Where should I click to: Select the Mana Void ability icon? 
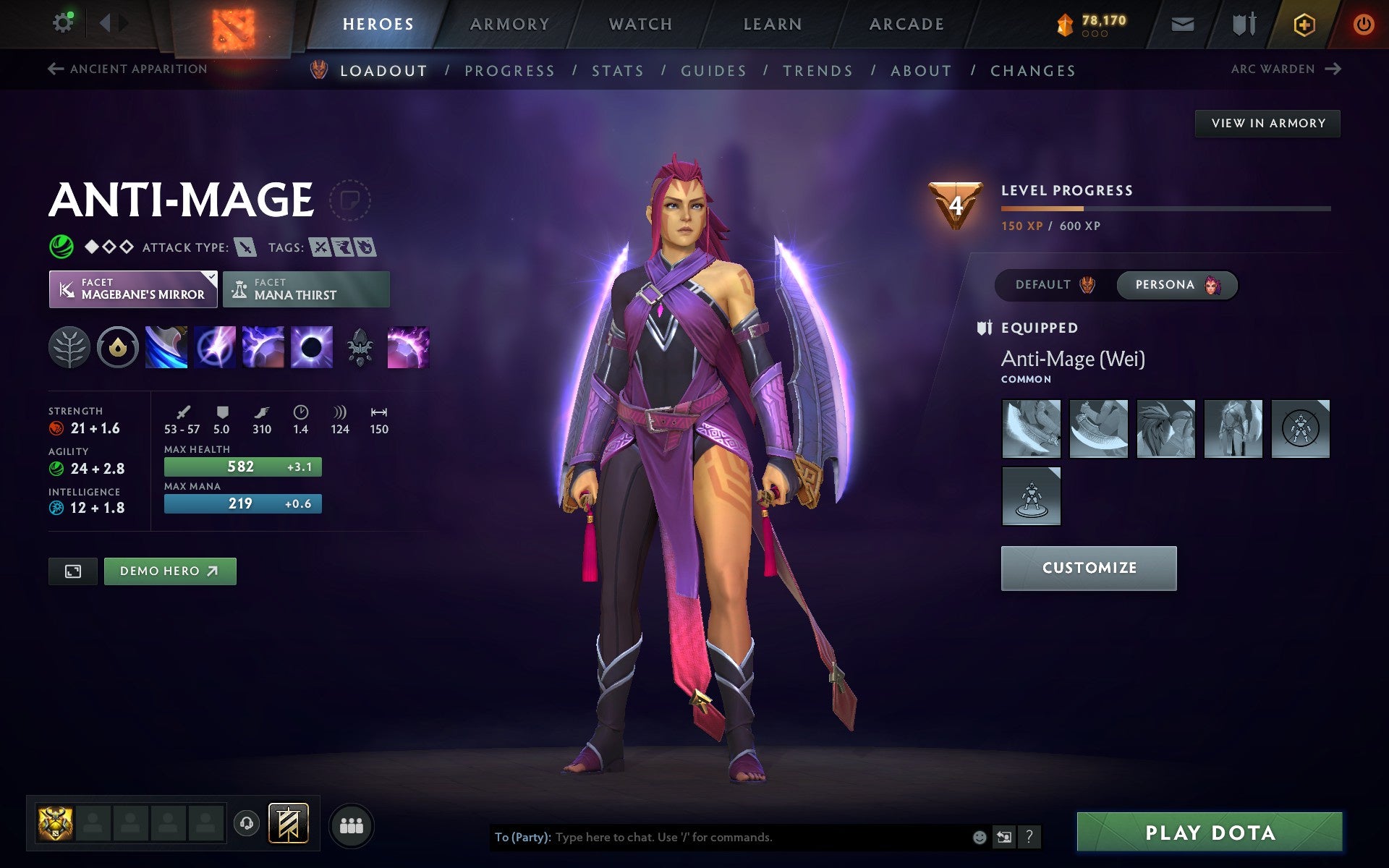click(x=312, y=347)
